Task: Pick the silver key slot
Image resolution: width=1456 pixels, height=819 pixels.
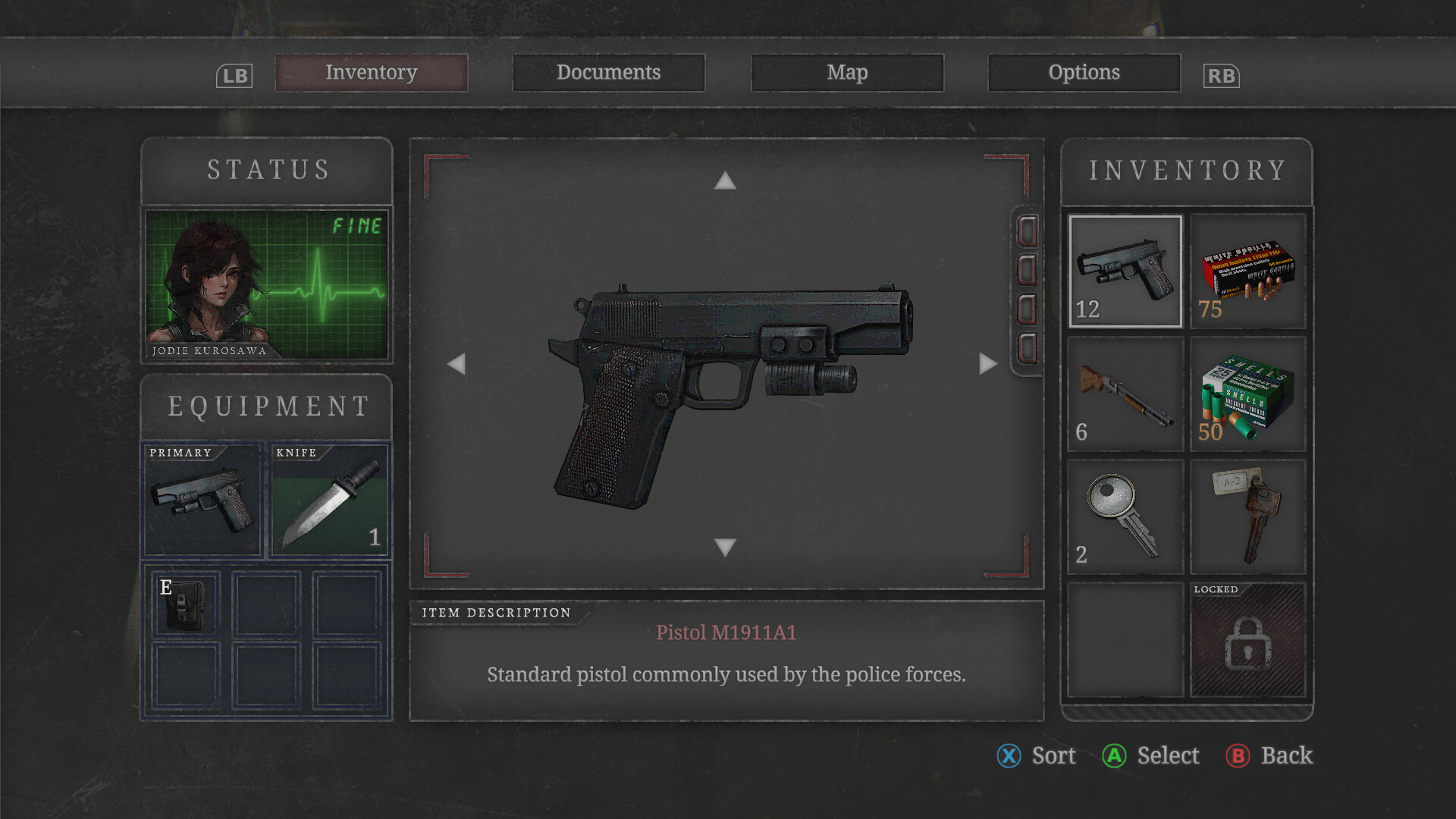Action: [x=1125, y=517]
